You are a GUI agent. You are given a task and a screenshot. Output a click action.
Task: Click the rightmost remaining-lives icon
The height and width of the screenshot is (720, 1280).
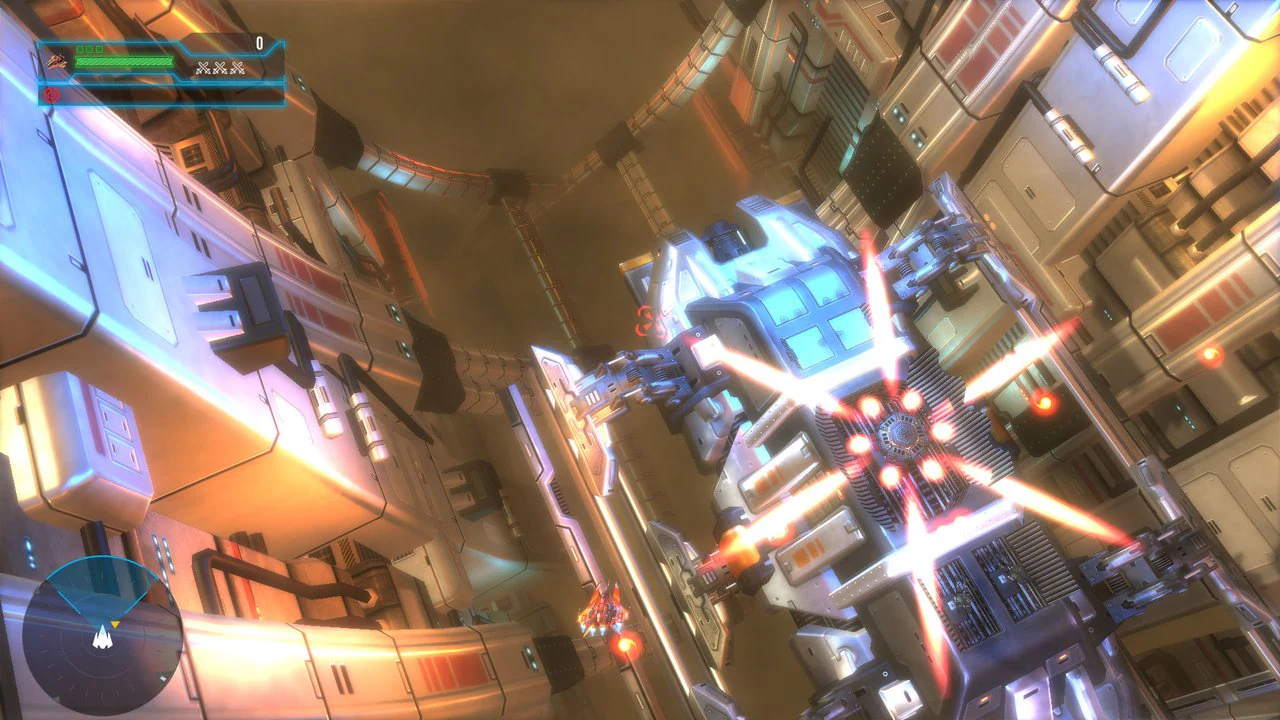pos(238,69)
